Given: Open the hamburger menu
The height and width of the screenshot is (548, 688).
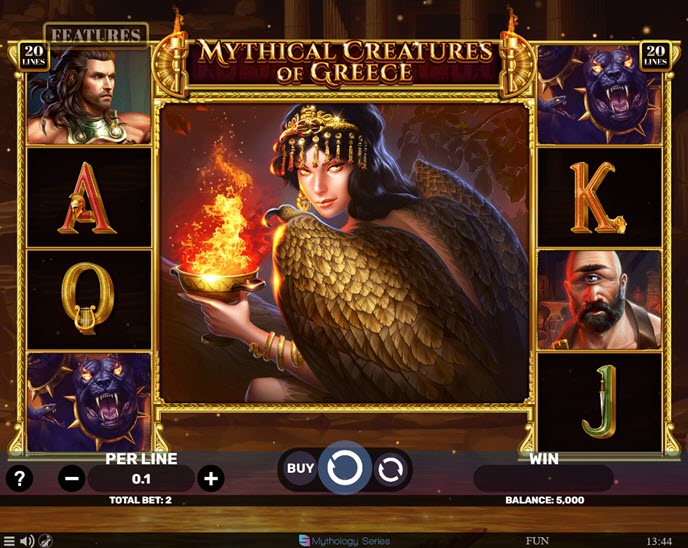Looking at the screenshot, I should pos(8,541).
